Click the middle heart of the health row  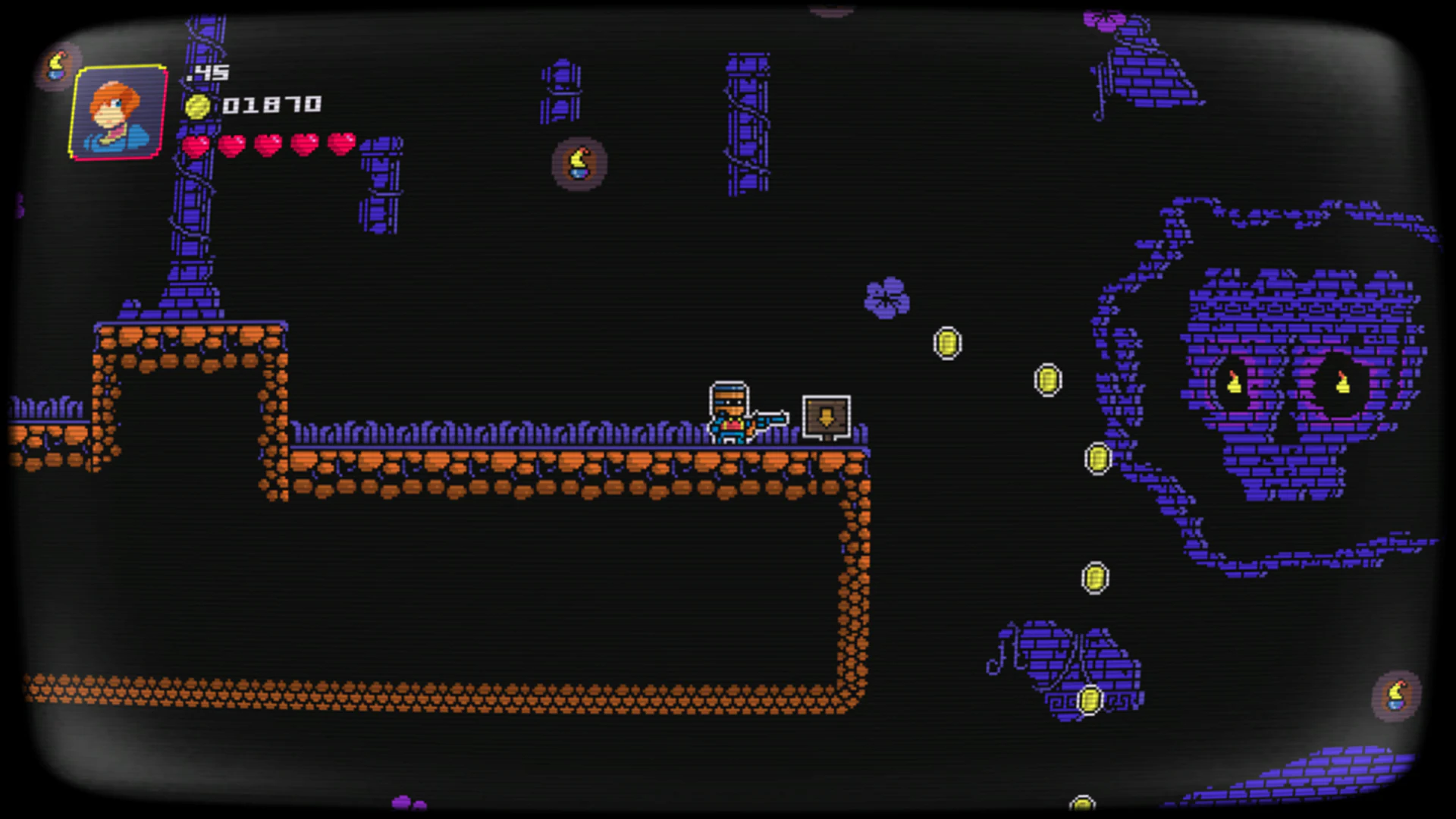pyautogui.click(x=268, y=143)
